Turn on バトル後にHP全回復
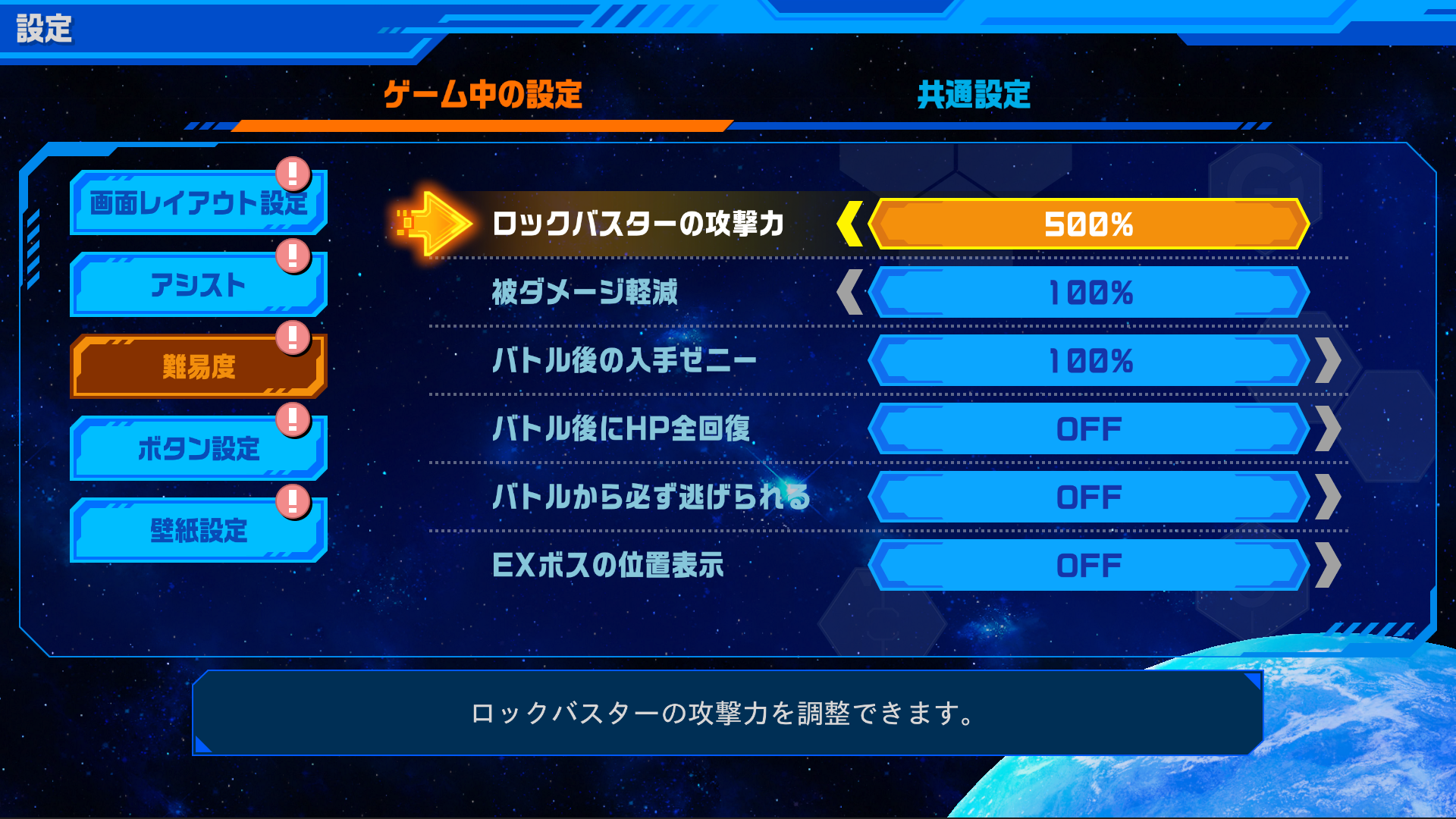This screenshot has height=819, width=1456. (x=1090, y=428)
